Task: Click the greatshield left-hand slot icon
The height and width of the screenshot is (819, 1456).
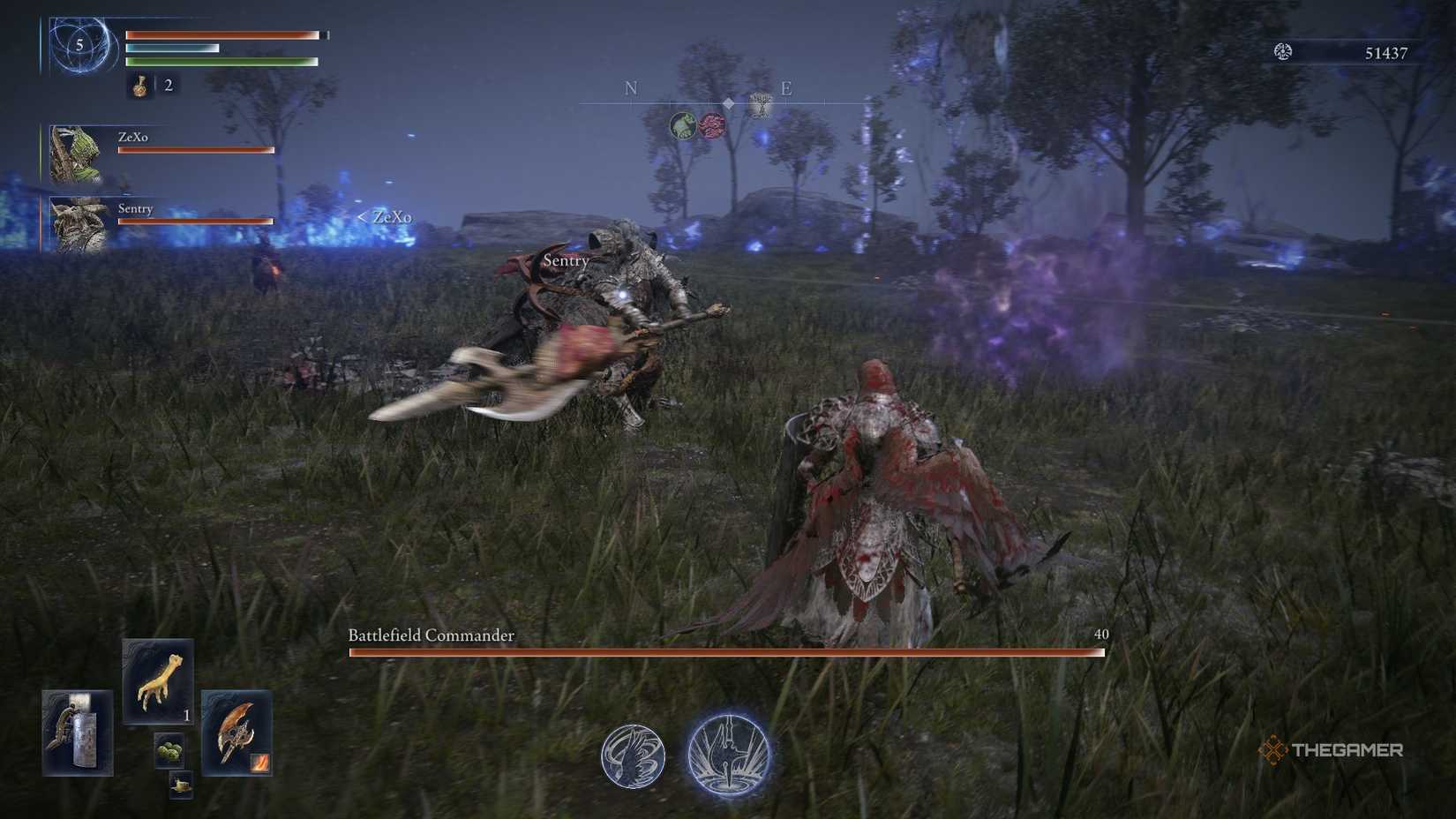Action: [x=78, y=733]
